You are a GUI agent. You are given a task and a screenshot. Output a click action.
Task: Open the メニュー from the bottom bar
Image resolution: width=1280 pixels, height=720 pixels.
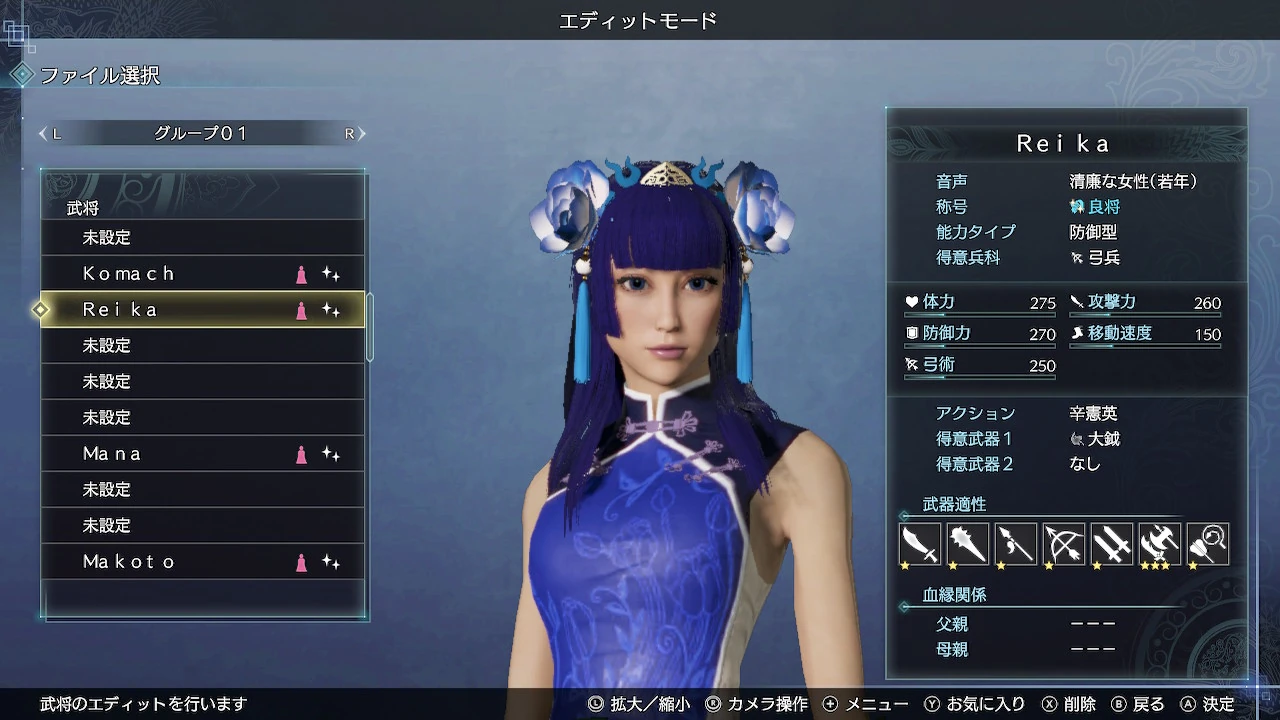coord(875,703)
